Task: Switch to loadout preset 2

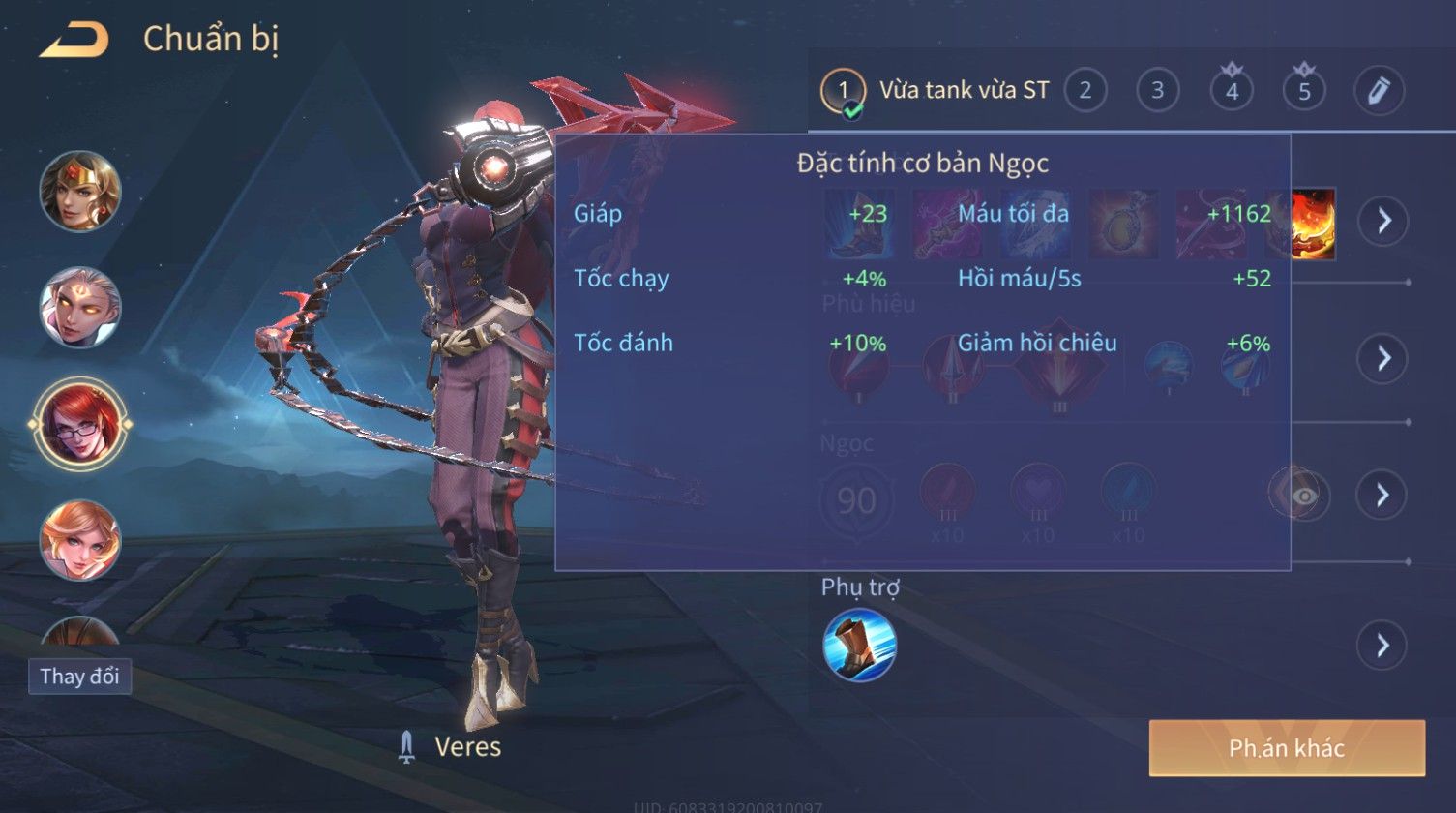Action: (1085, 91)
